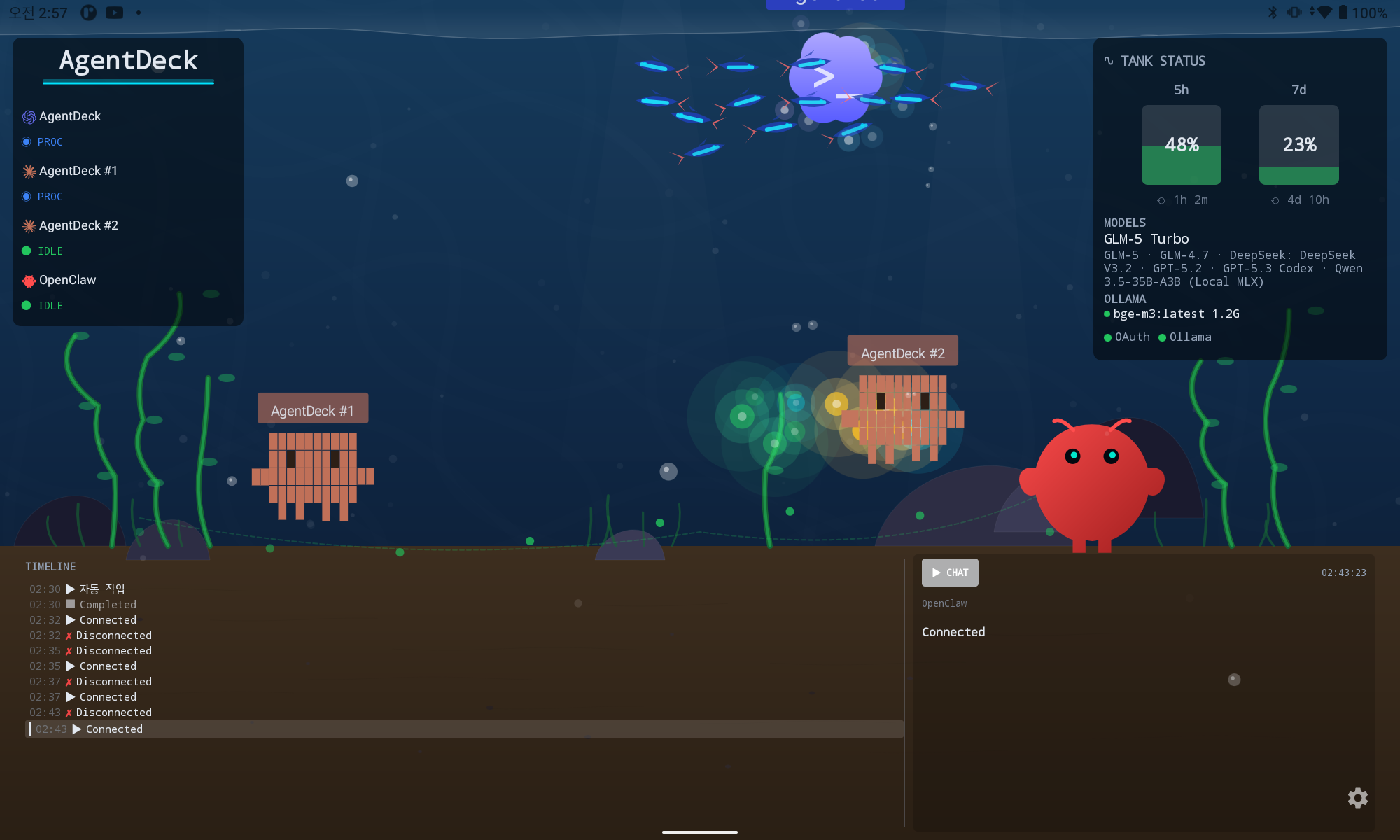Click the play arrow inside the CHAT button

pos(937,572)
